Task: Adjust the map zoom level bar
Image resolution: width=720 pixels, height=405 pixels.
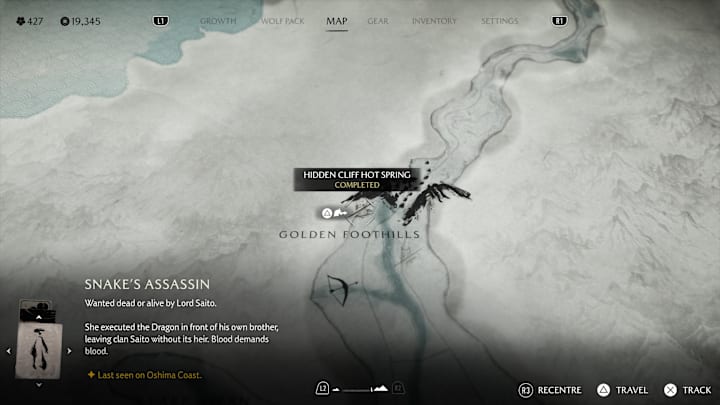Action: pos(359,388)
